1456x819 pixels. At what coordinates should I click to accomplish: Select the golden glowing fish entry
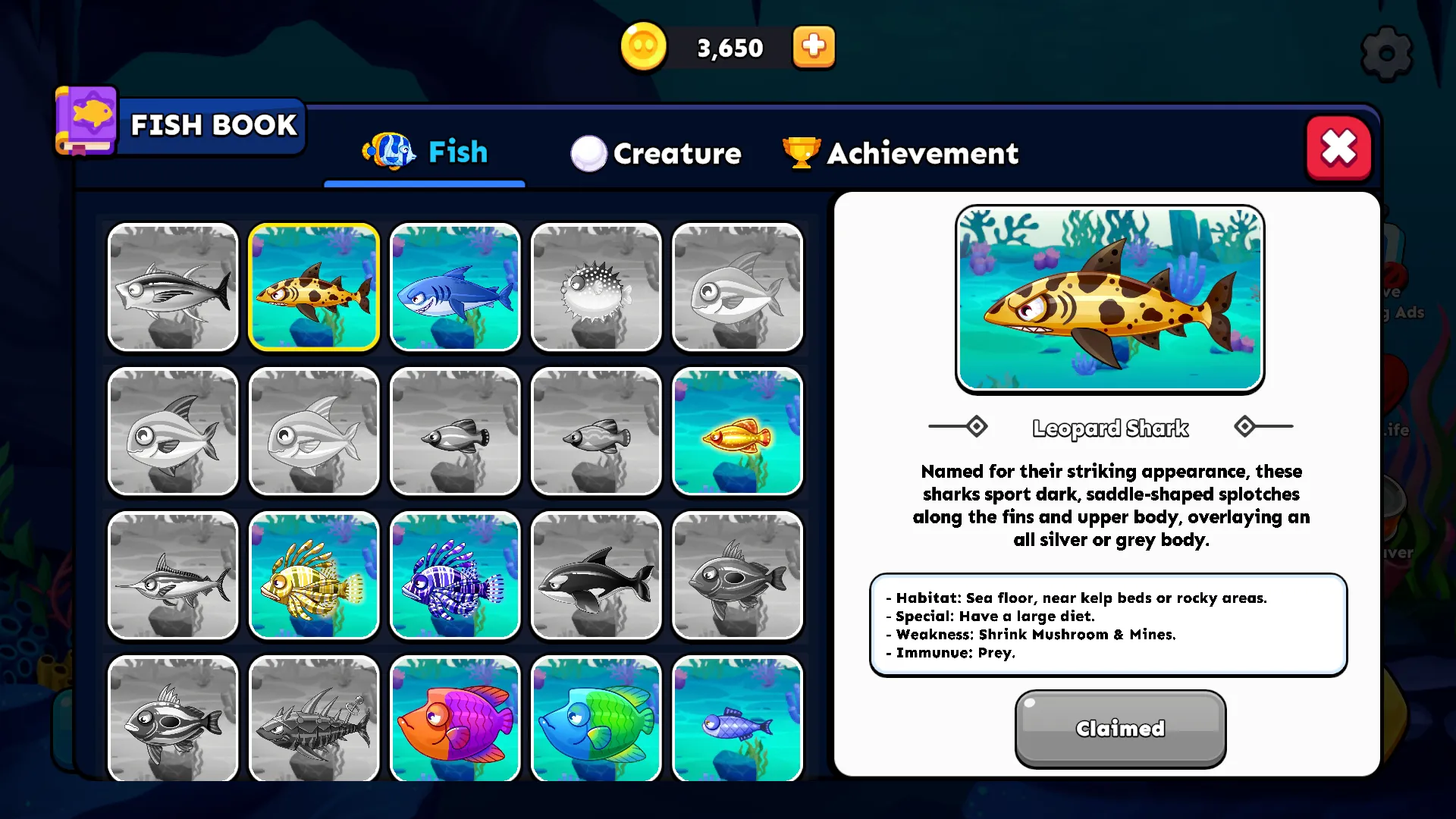tap(737, 431)
